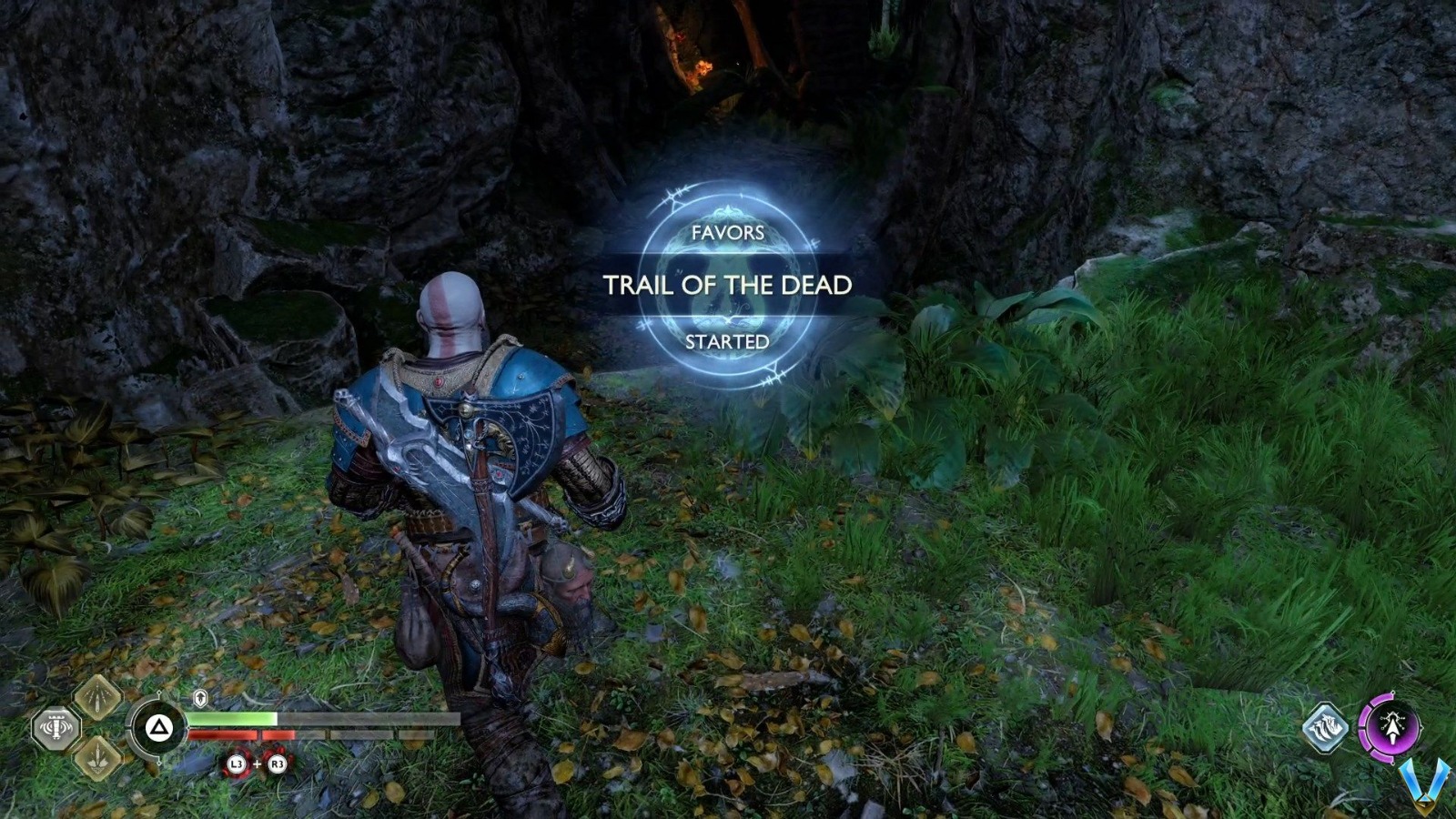
Task: Click the Triangle button prompt icon
Action: (x=159, y=728)
